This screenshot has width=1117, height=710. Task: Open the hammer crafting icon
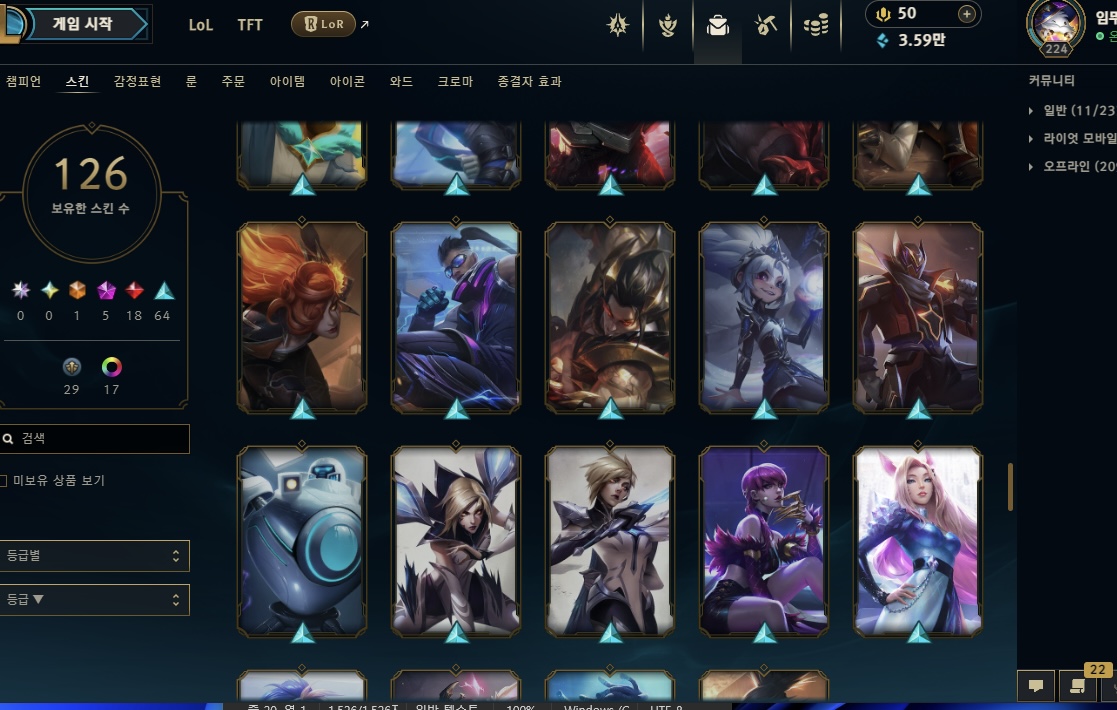pyautogui.click(x=766, y=26)
